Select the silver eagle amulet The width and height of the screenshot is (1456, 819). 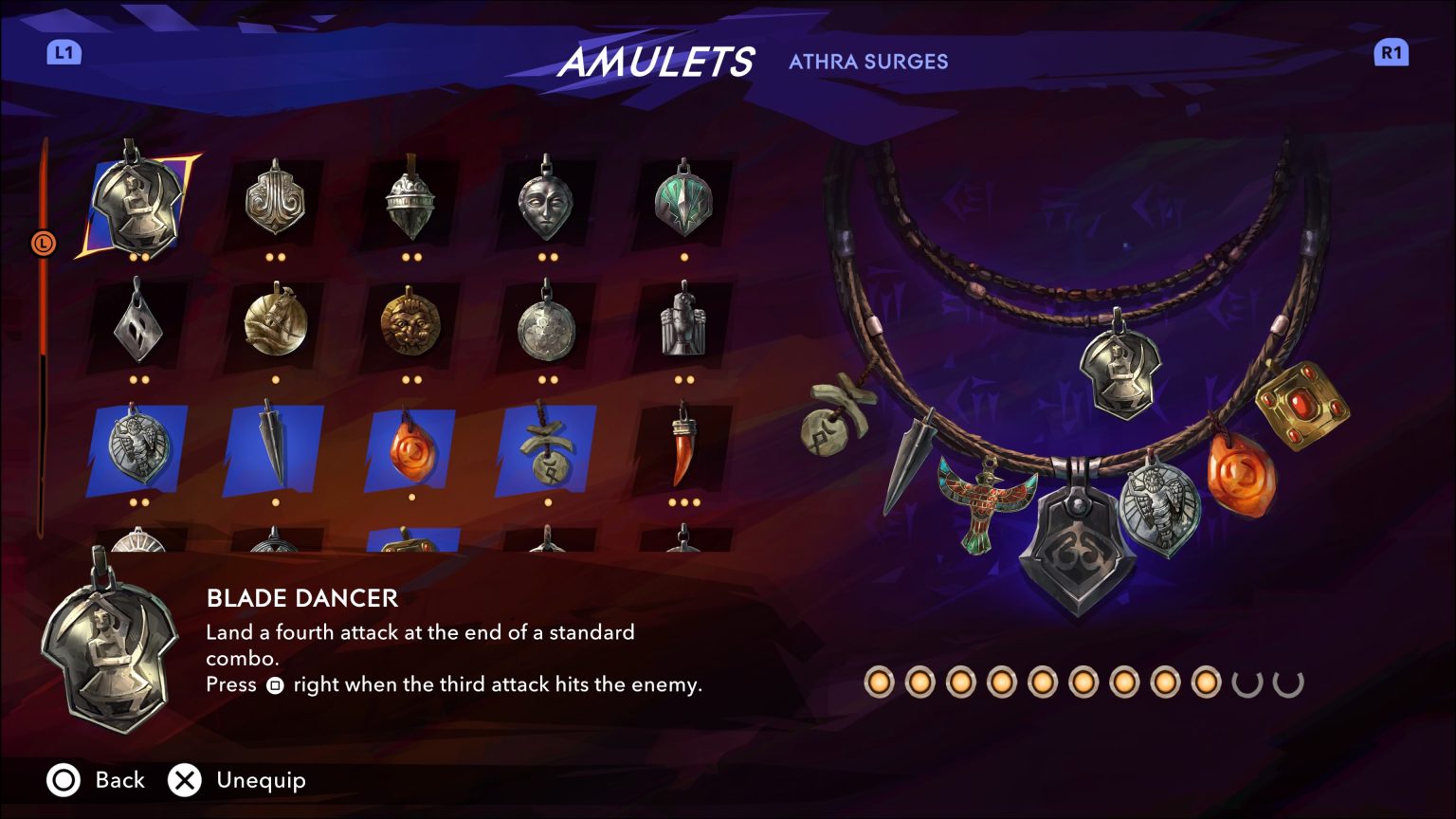click(683, 327)
